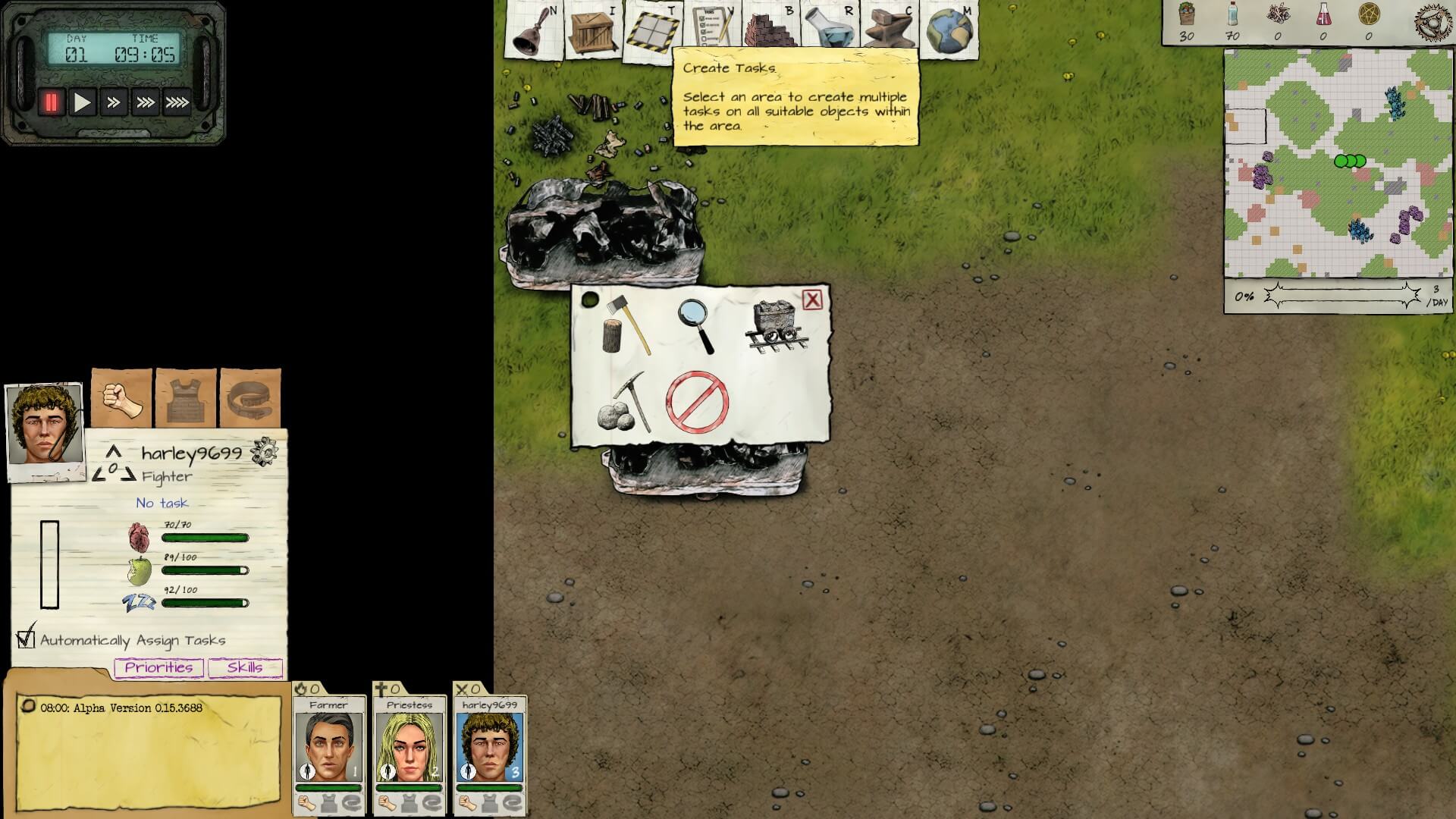
Task: Click the minimap terrain view
Action: click(1338, 164)
